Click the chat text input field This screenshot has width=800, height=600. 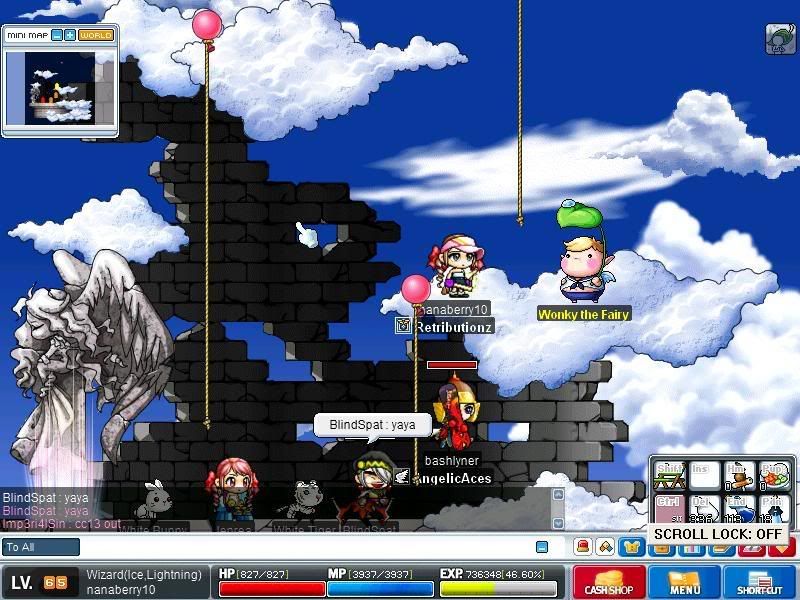point(300,547)
